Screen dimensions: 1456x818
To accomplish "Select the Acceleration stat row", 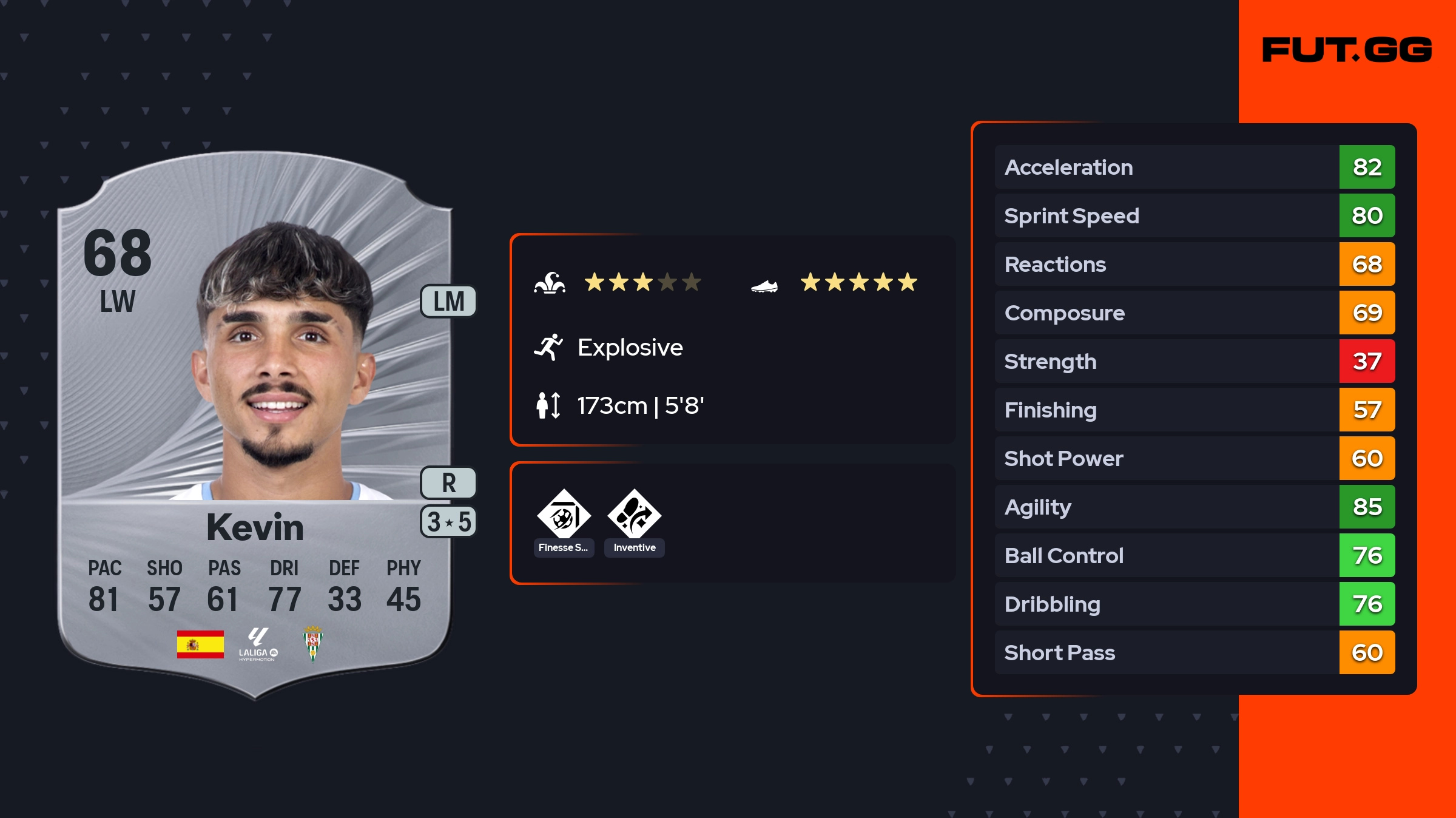I will pyautogui.click(x=1194, y=167).
